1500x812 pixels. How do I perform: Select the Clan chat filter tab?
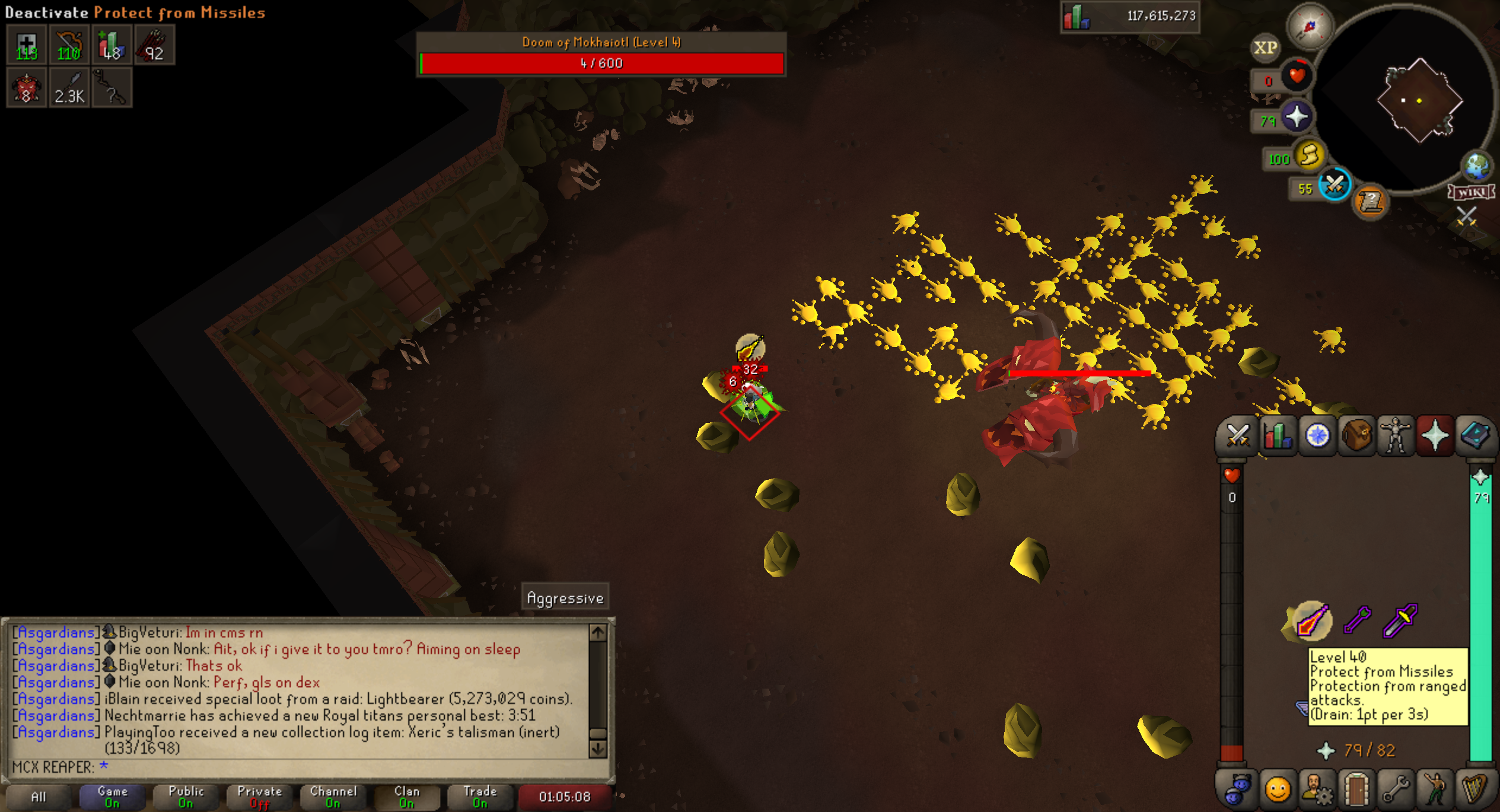(406, 797)
